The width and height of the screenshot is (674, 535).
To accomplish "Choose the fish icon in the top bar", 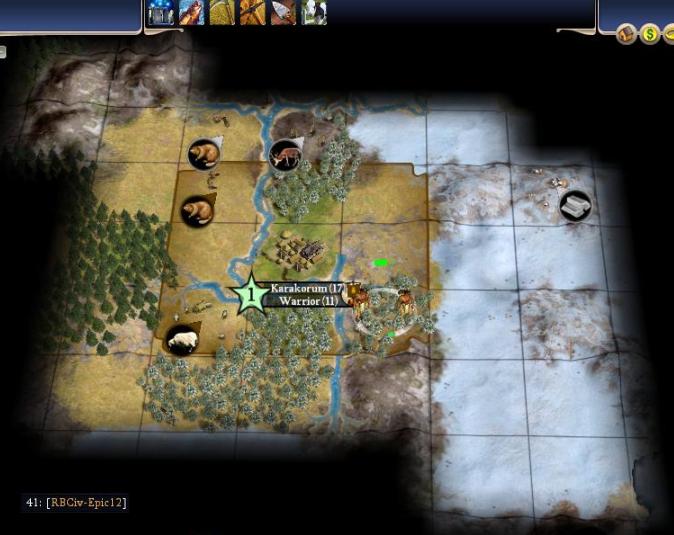I will (191, 12).
